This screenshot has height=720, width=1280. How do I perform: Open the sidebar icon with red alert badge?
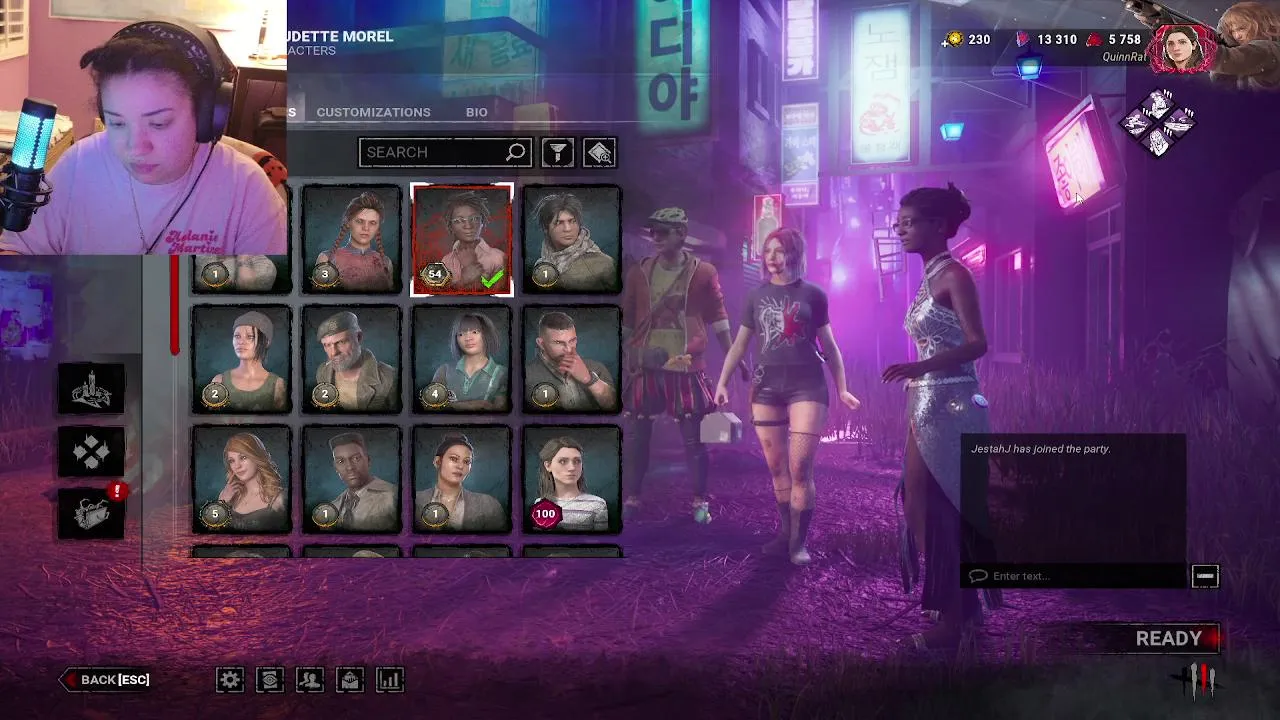91,513
